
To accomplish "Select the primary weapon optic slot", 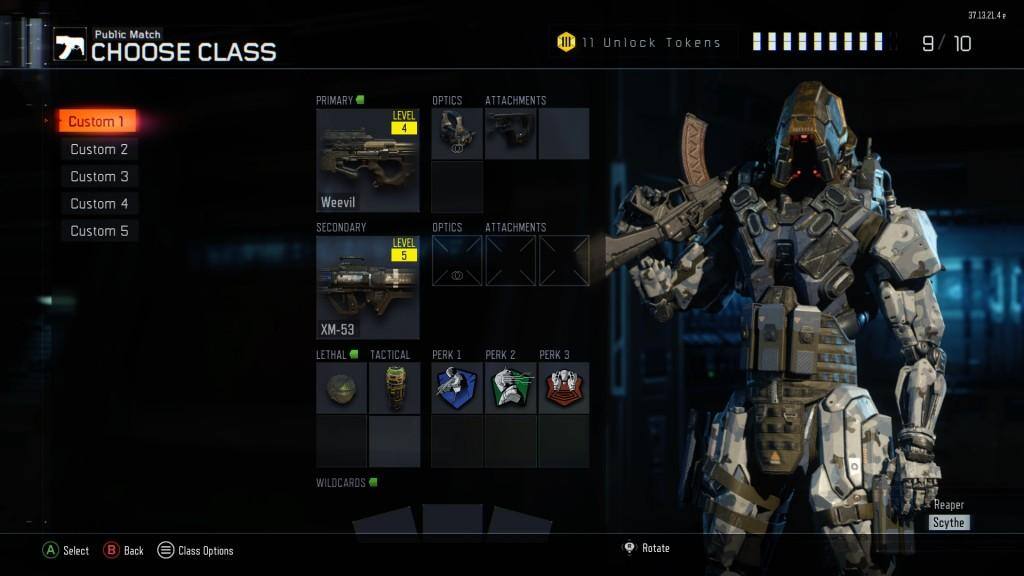I will tap(457, 134).
